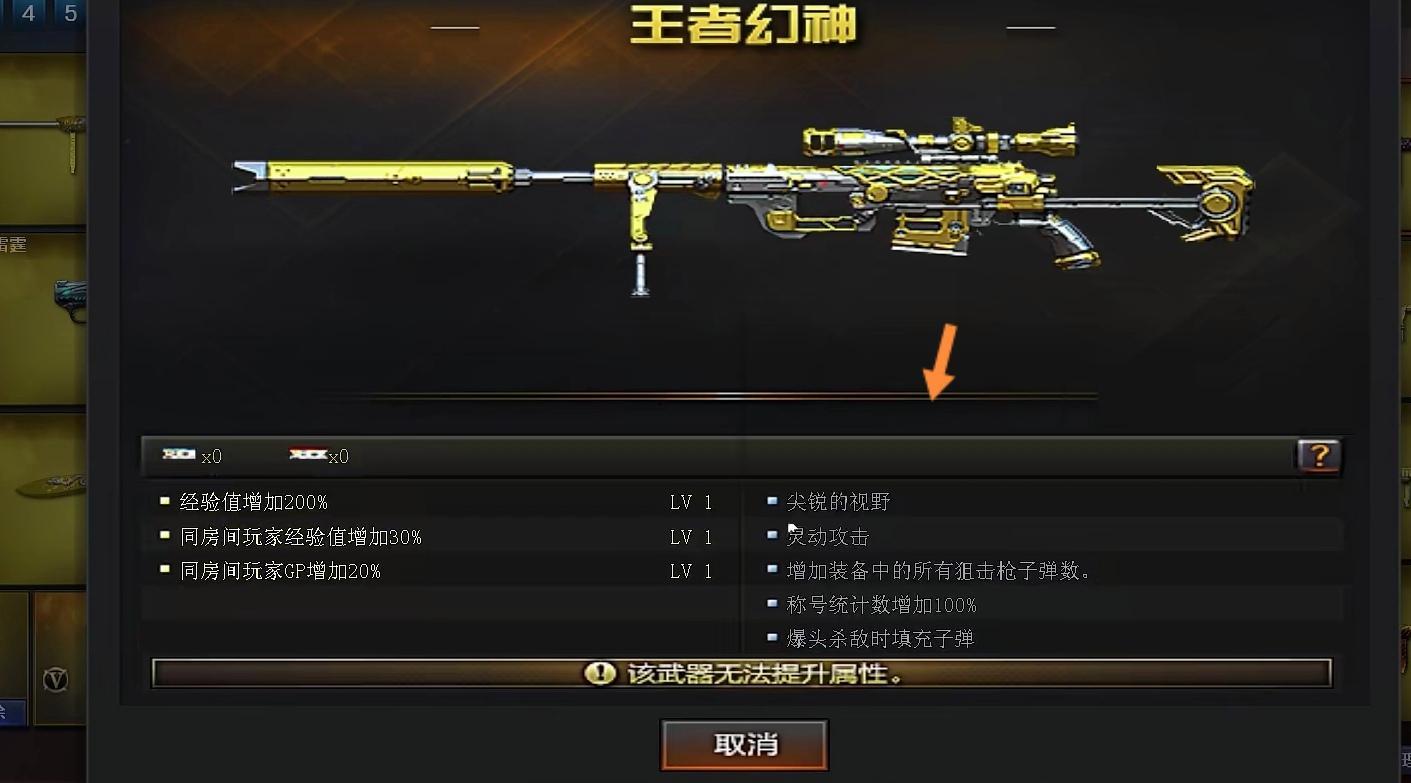Select the 尖锐的视野 perk entry

[840, 502]
